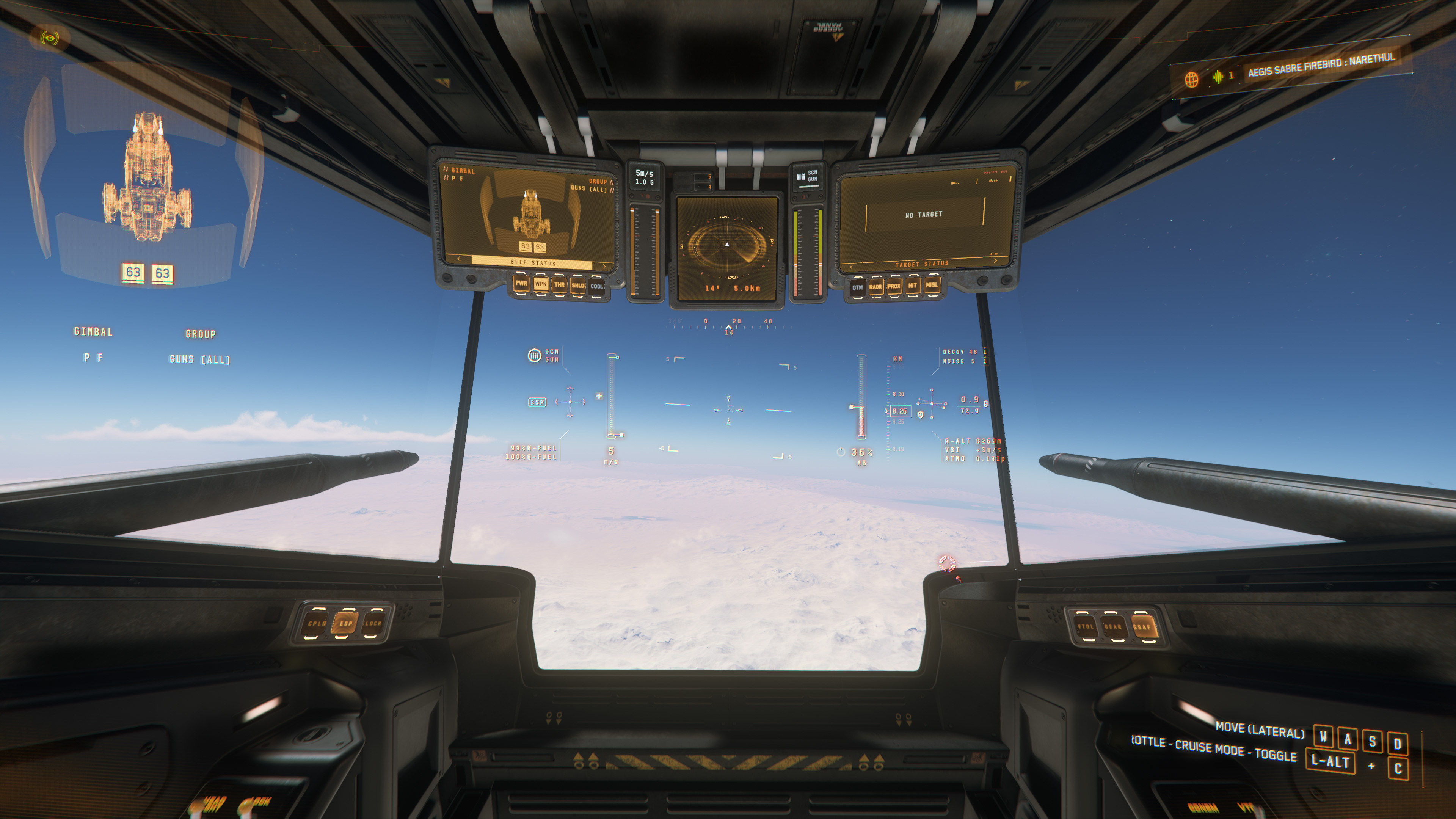The image size is (1456, 819).
Task: Toggle the THR thrusters button
Action: pos(560,285)
